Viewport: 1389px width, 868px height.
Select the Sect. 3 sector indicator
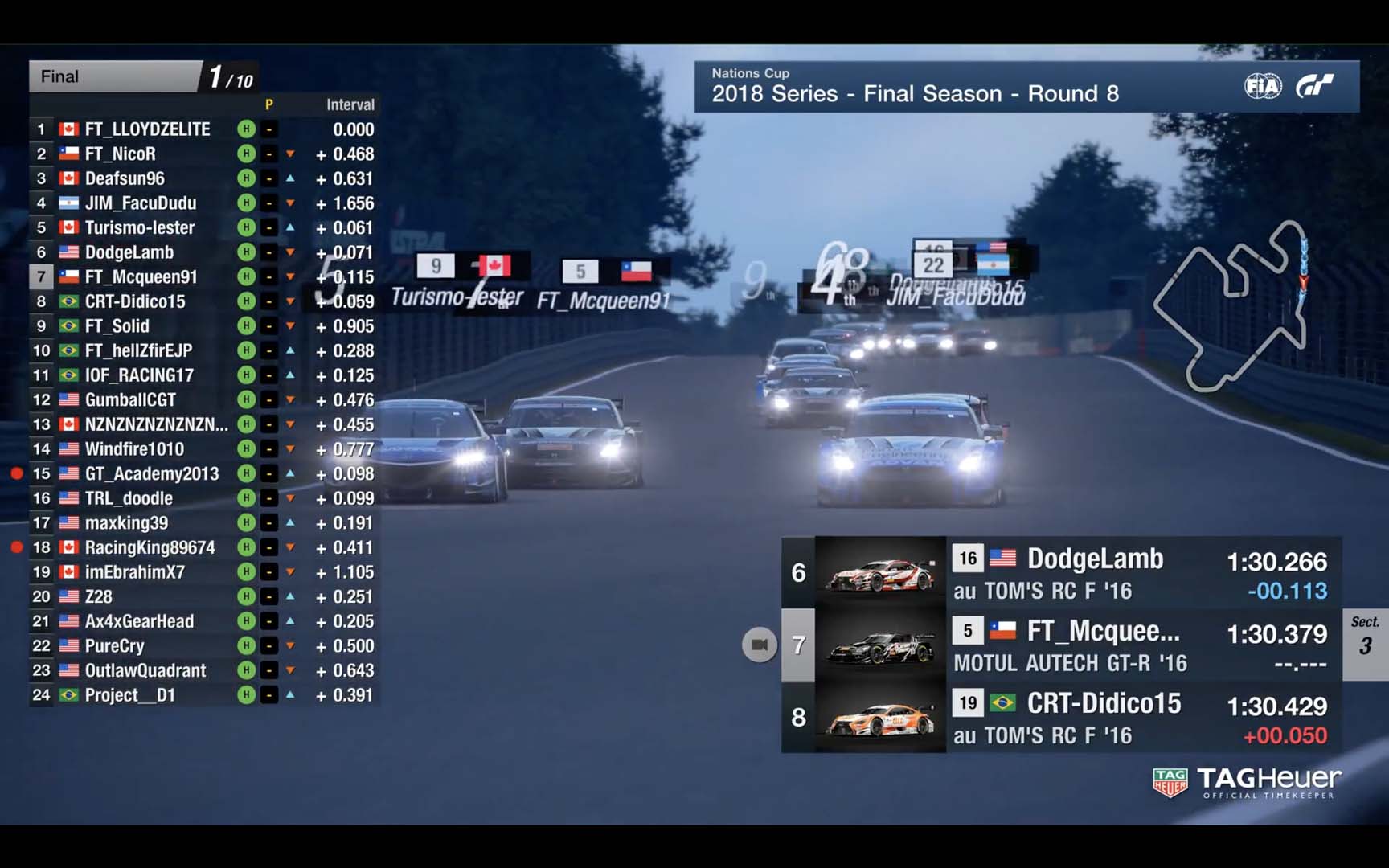point(1365,637)
